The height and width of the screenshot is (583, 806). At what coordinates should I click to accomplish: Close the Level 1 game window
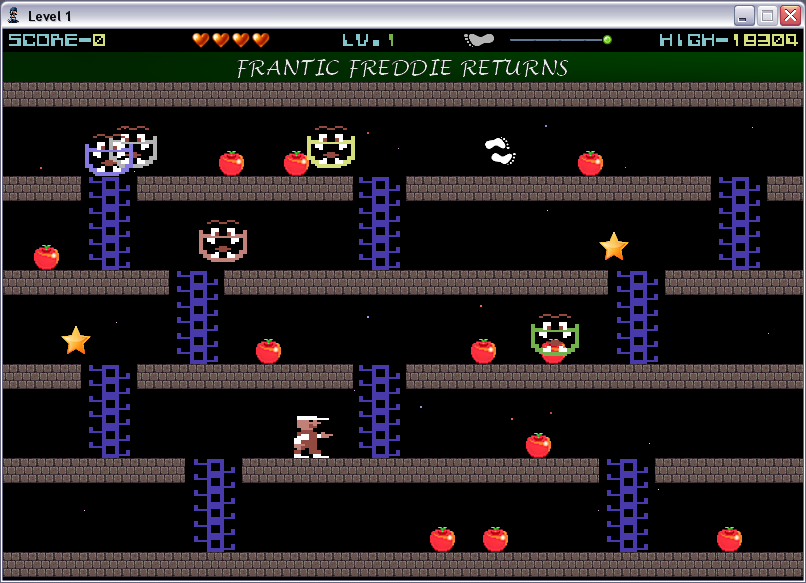790,15
